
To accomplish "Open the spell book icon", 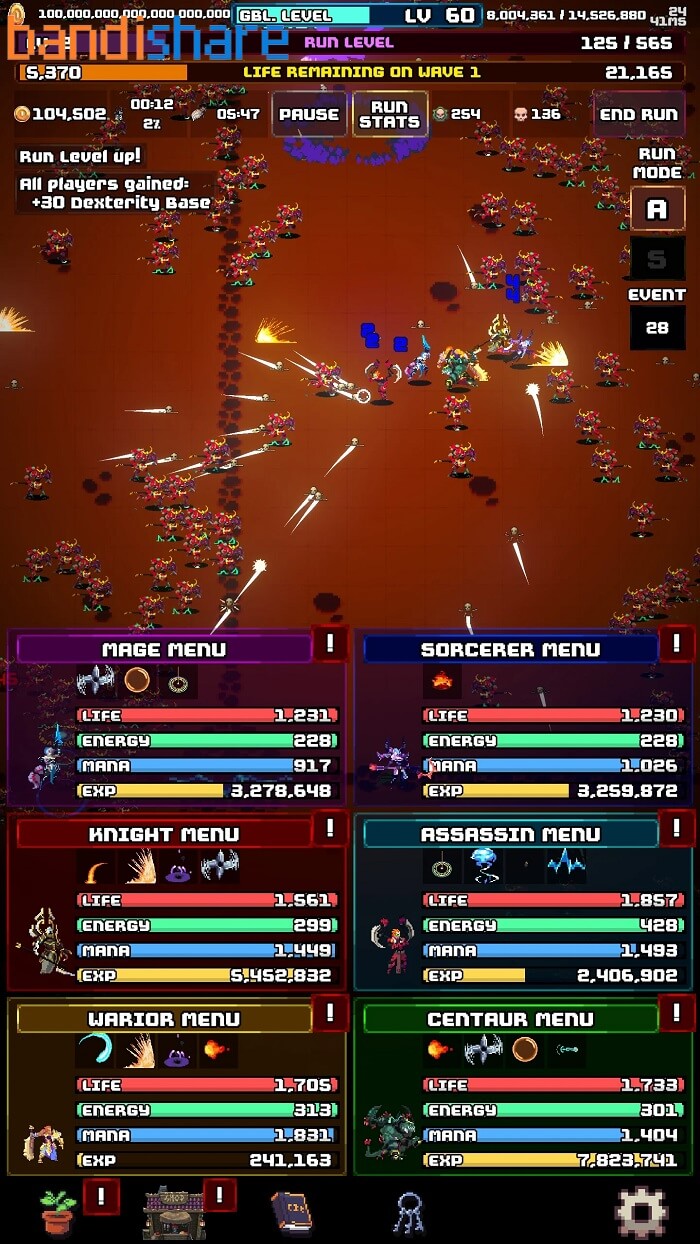I will click(291, 1211).
